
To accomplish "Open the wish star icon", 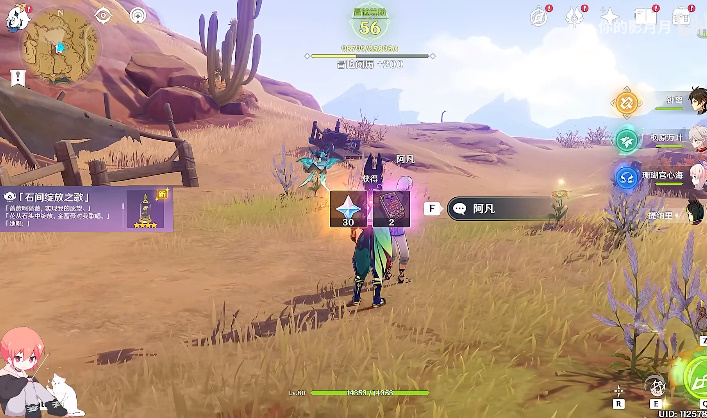I will (609, 16).
